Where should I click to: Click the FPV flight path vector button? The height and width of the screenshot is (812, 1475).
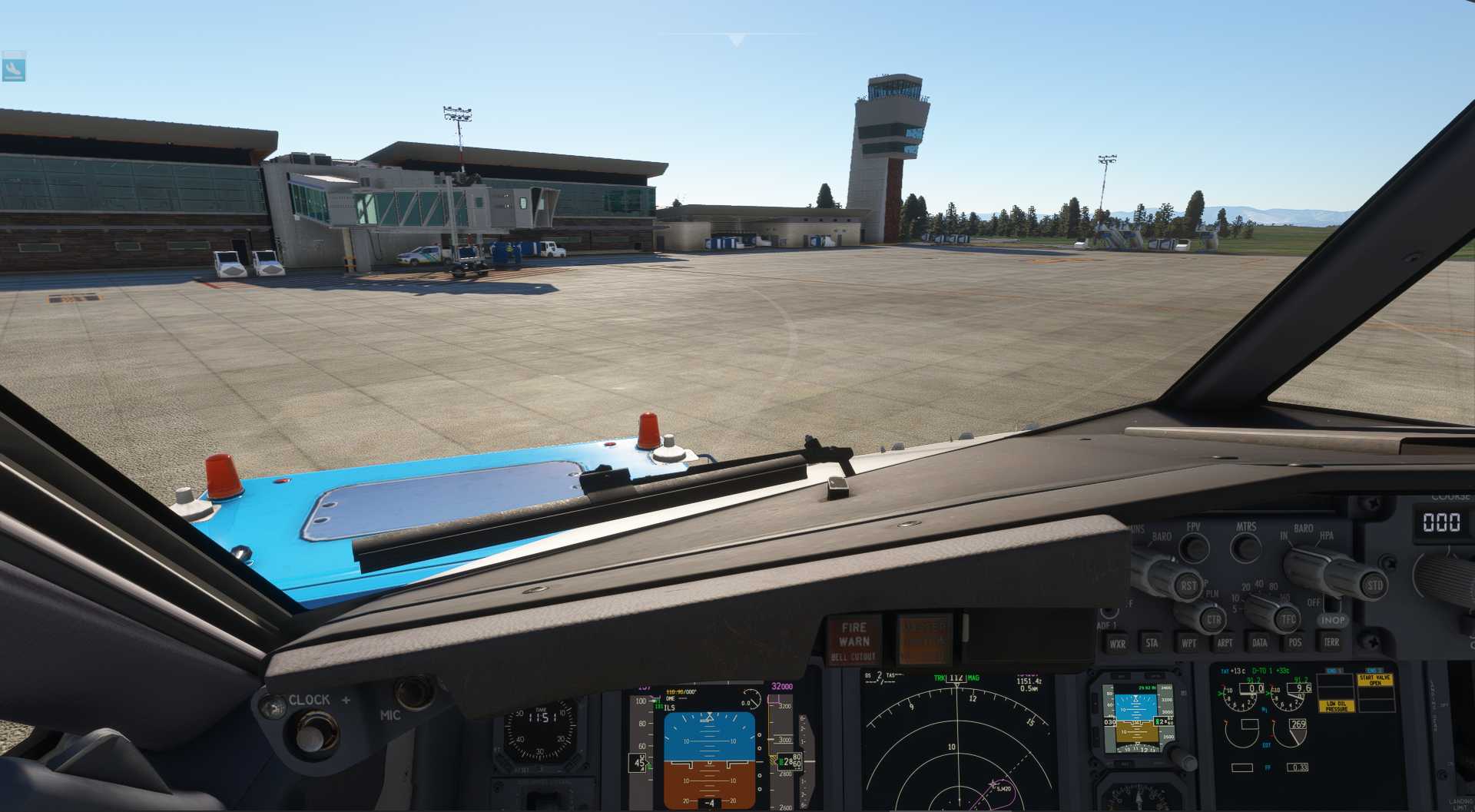[1193, 547]
